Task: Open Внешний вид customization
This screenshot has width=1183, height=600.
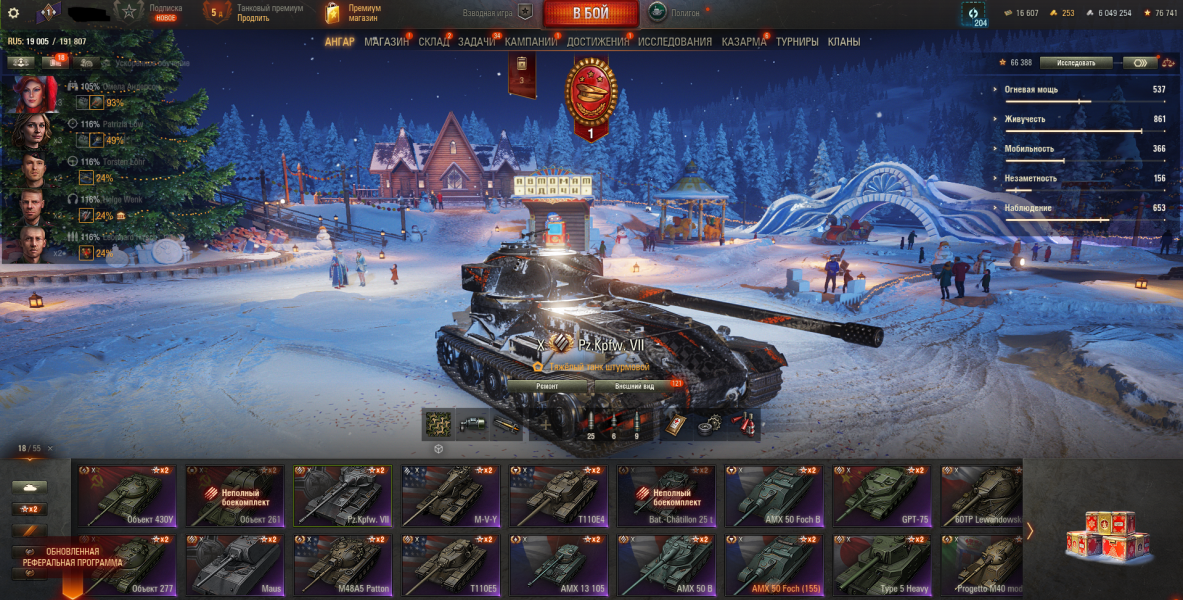Action: point(635,385)
